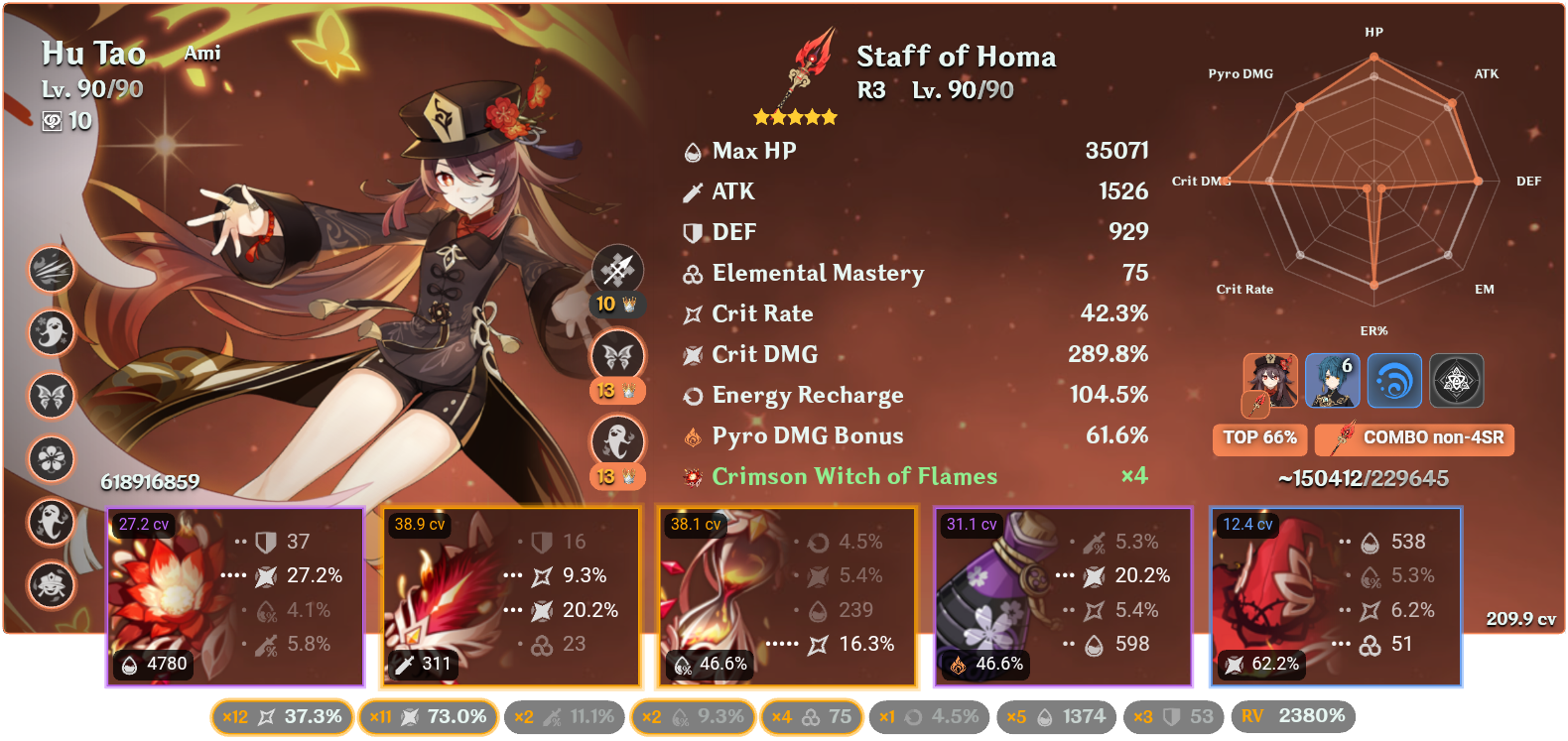Viewport: 1568px width, 741px height.
Task: Select the ghost burst icon in the left sidebar
Action: [51, 523]
